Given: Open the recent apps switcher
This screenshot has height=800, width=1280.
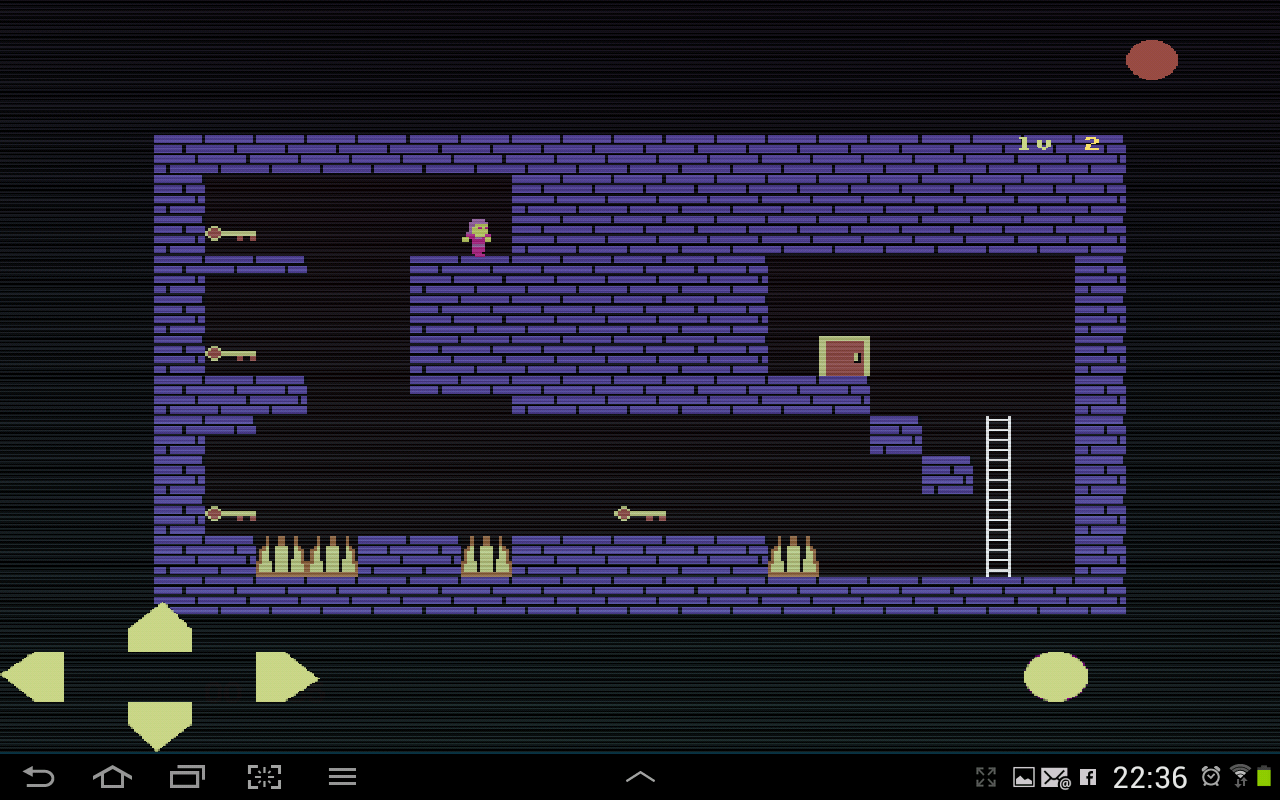Looking at the screenshot, I should tap(188, 776).
